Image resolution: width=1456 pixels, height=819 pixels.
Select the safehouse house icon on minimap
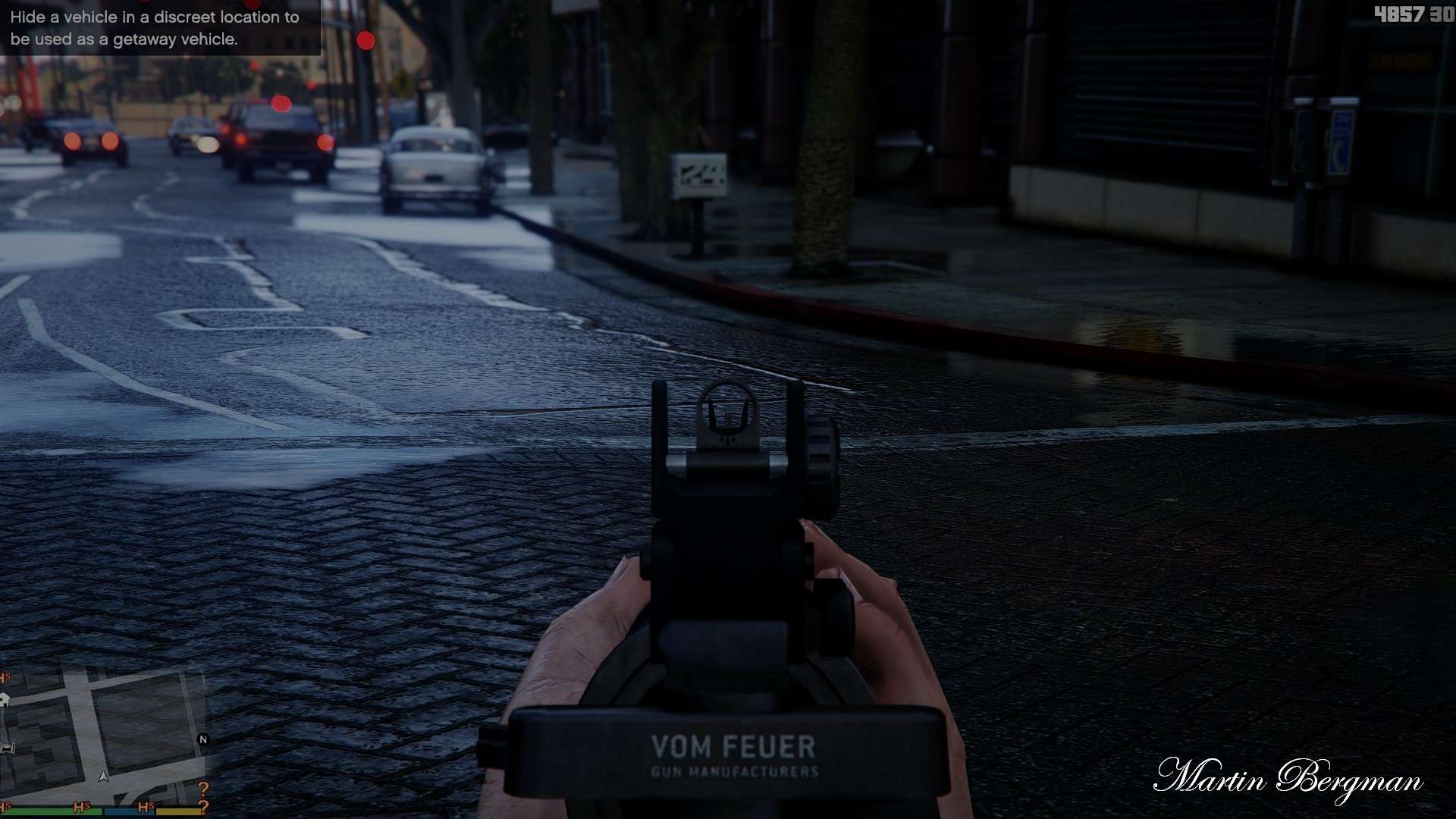pyautogui.click(x=5, y=701)
